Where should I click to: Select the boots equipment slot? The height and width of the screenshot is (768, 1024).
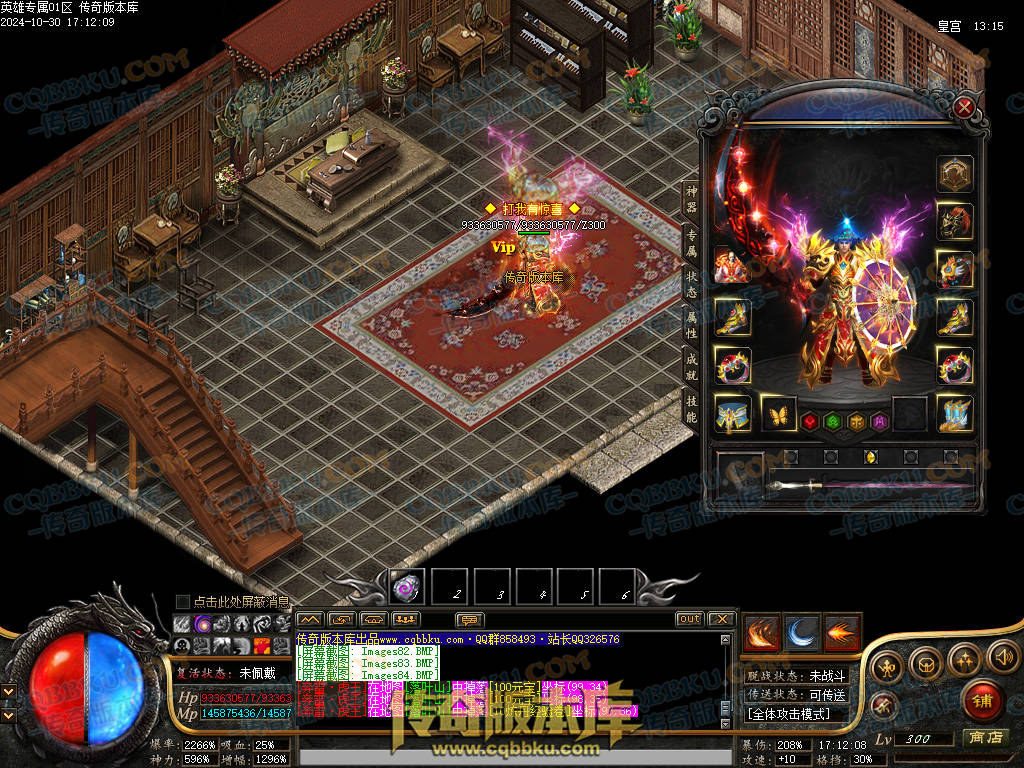tap(954, 414)
